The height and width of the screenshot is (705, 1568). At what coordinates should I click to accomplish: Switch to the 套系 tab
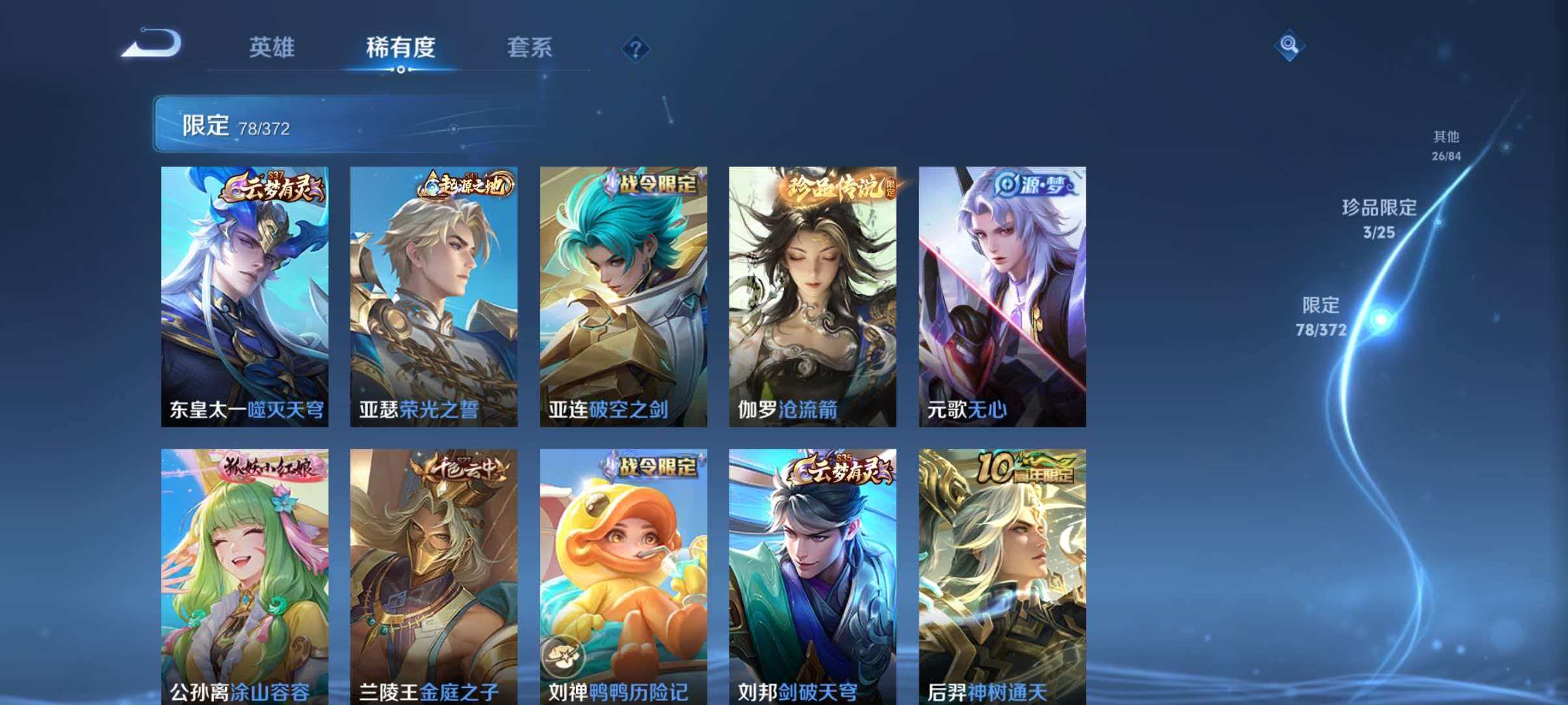(x=530, y=48)
